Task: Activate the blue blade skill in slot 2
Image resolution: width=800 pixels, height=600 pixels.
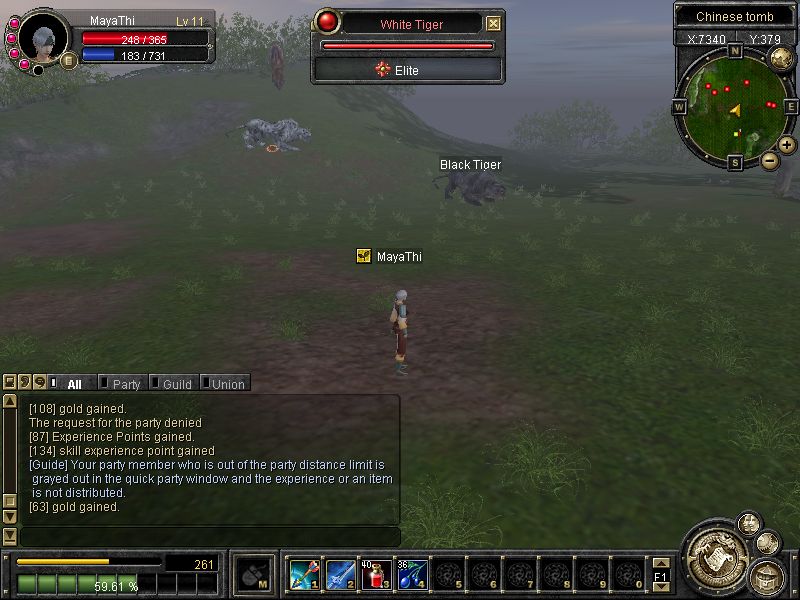Action: 340,574
